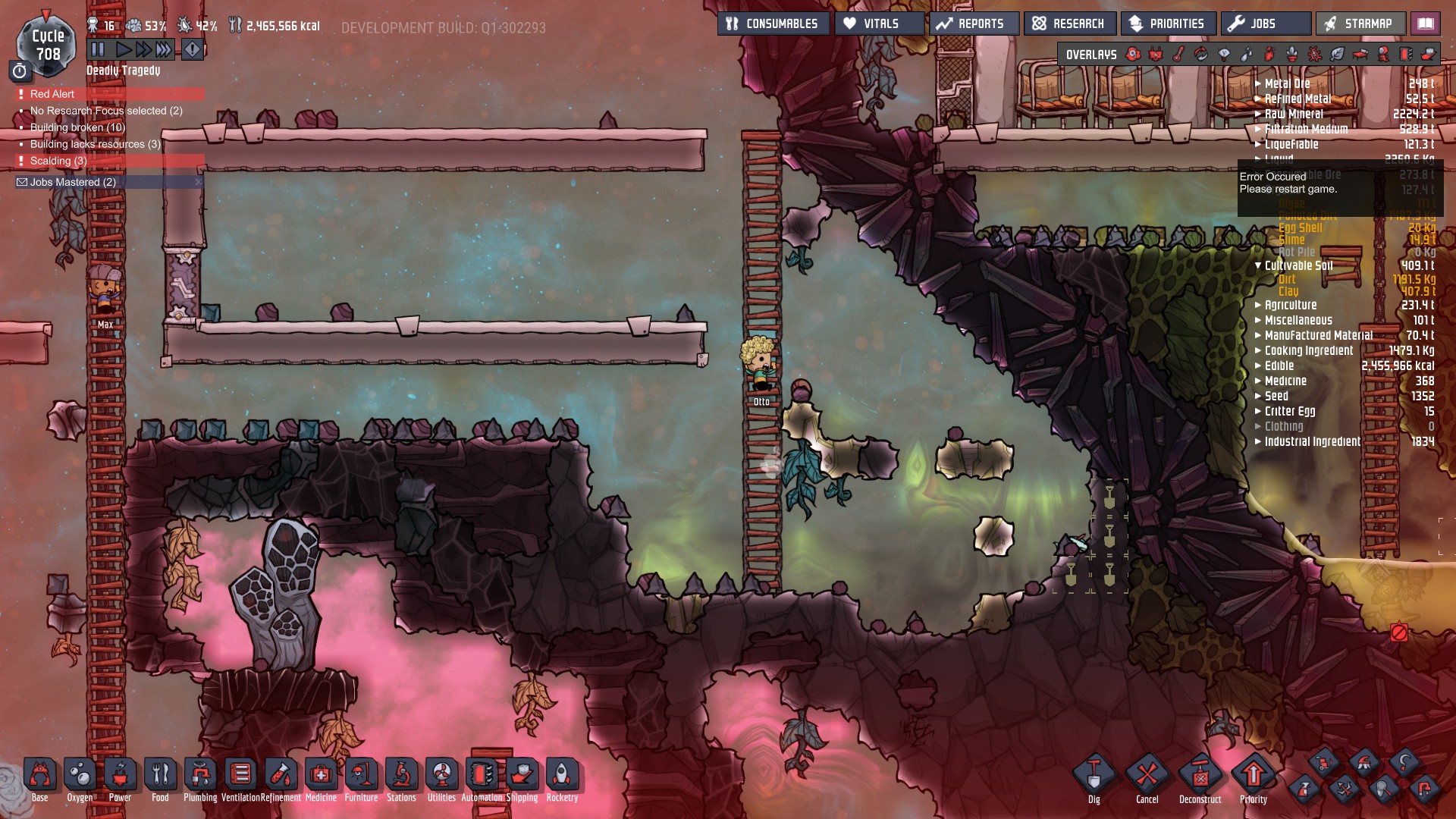The width and height of the screenshot is (1456, 819).
Task: View the Starmap
Action: pyautogui.click(x=1360, y=24)
